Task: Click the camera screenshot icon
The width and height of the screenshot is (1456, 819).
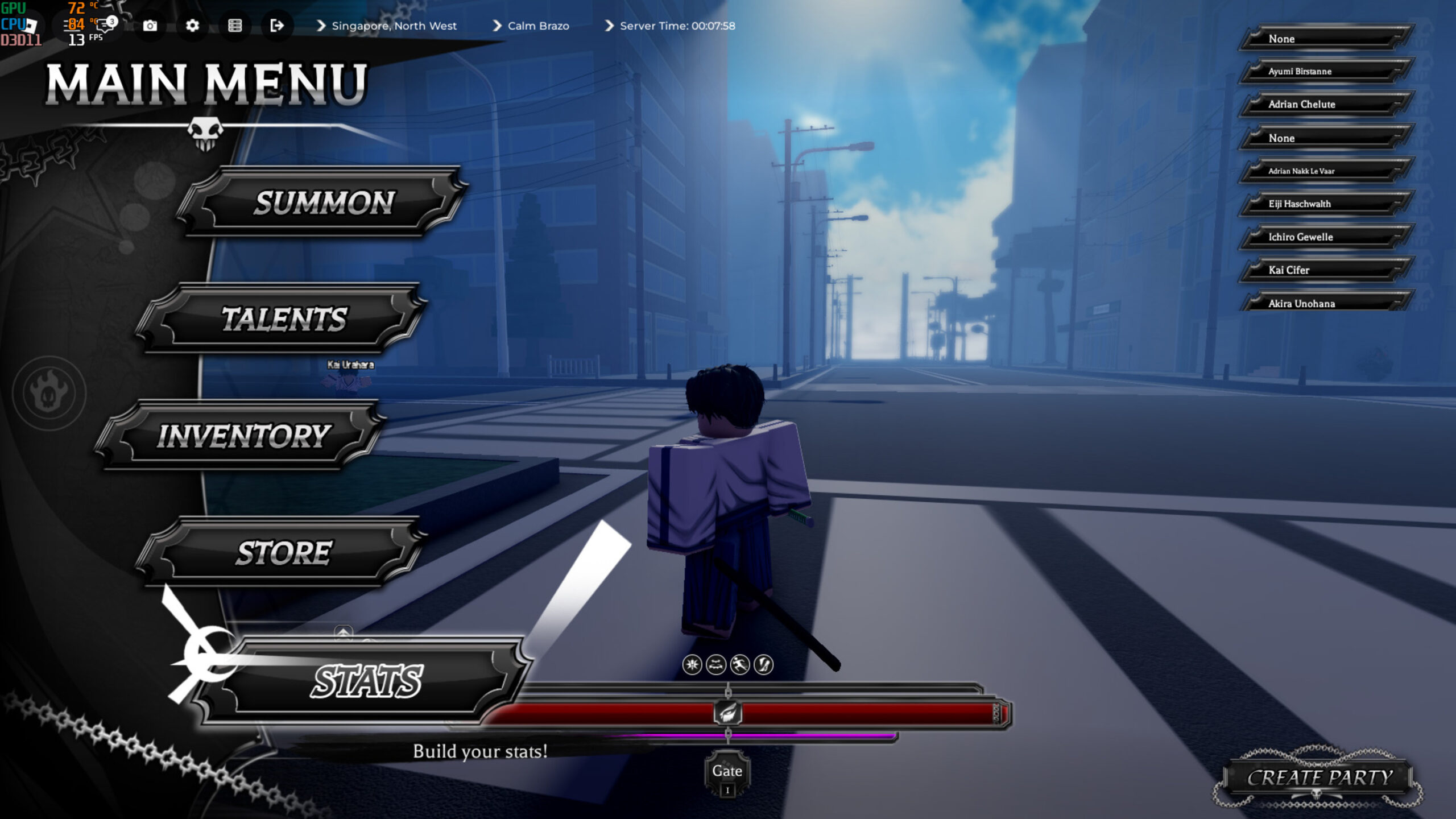Action: (150, 26)
